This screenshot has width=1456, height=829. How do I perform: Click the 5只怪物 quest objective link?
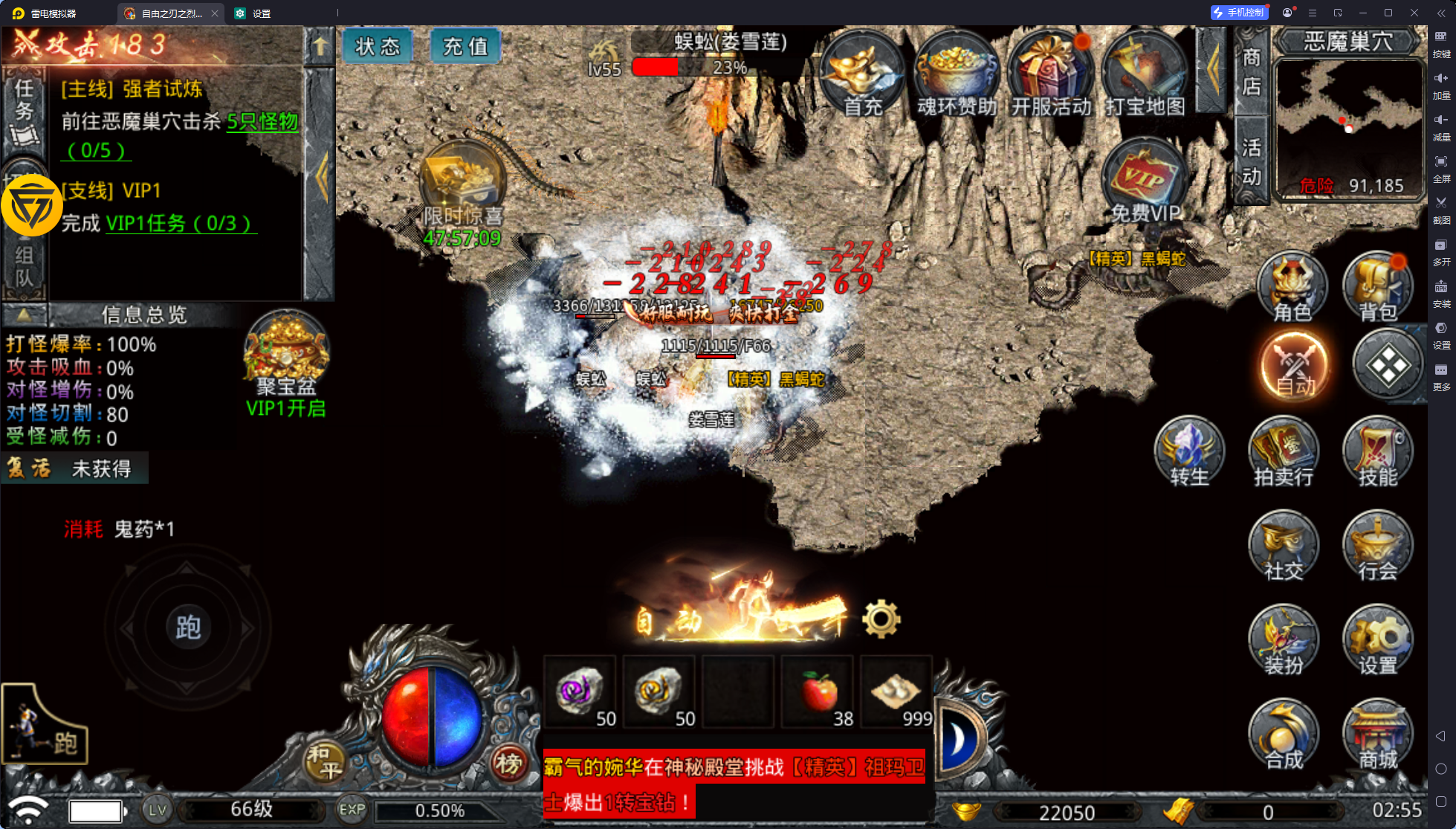[262, 123]
